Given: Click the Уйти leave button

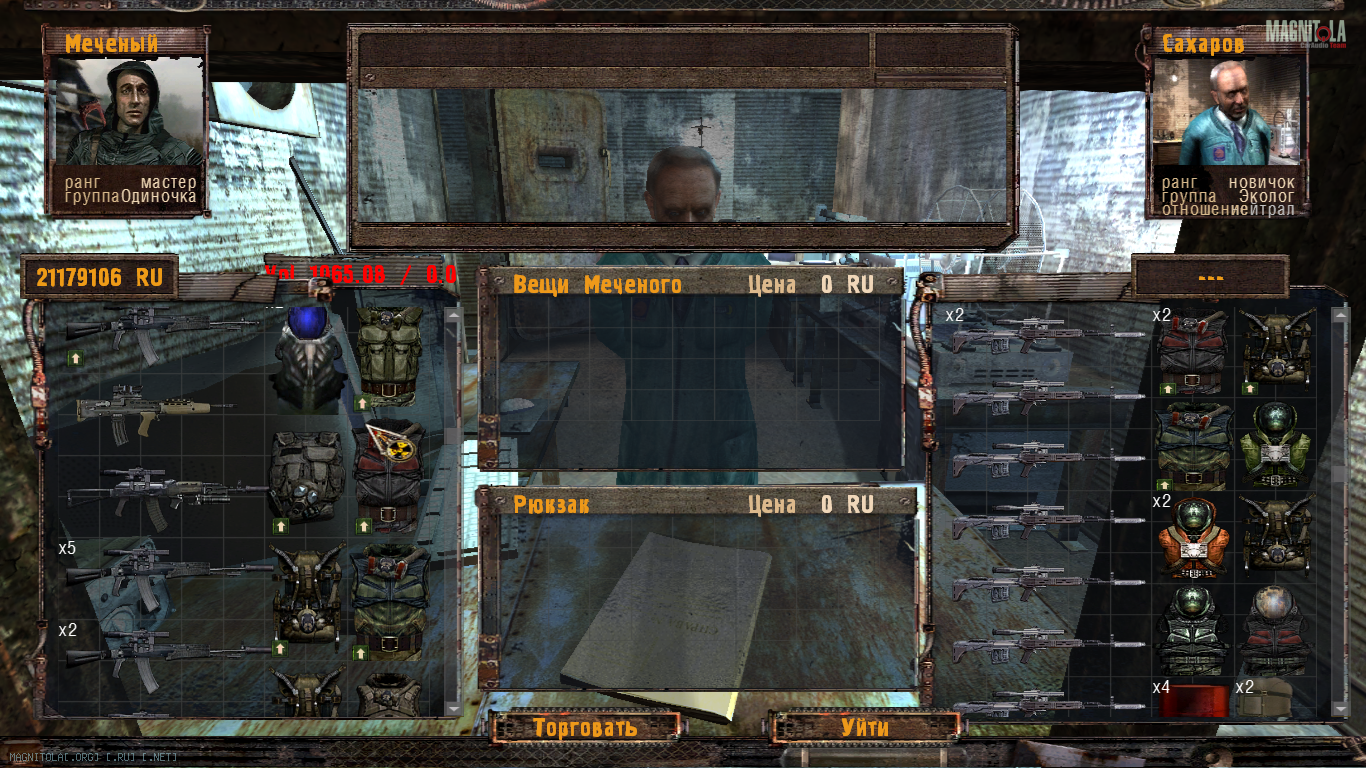Looking at the screenshot, I should point(864,727).
